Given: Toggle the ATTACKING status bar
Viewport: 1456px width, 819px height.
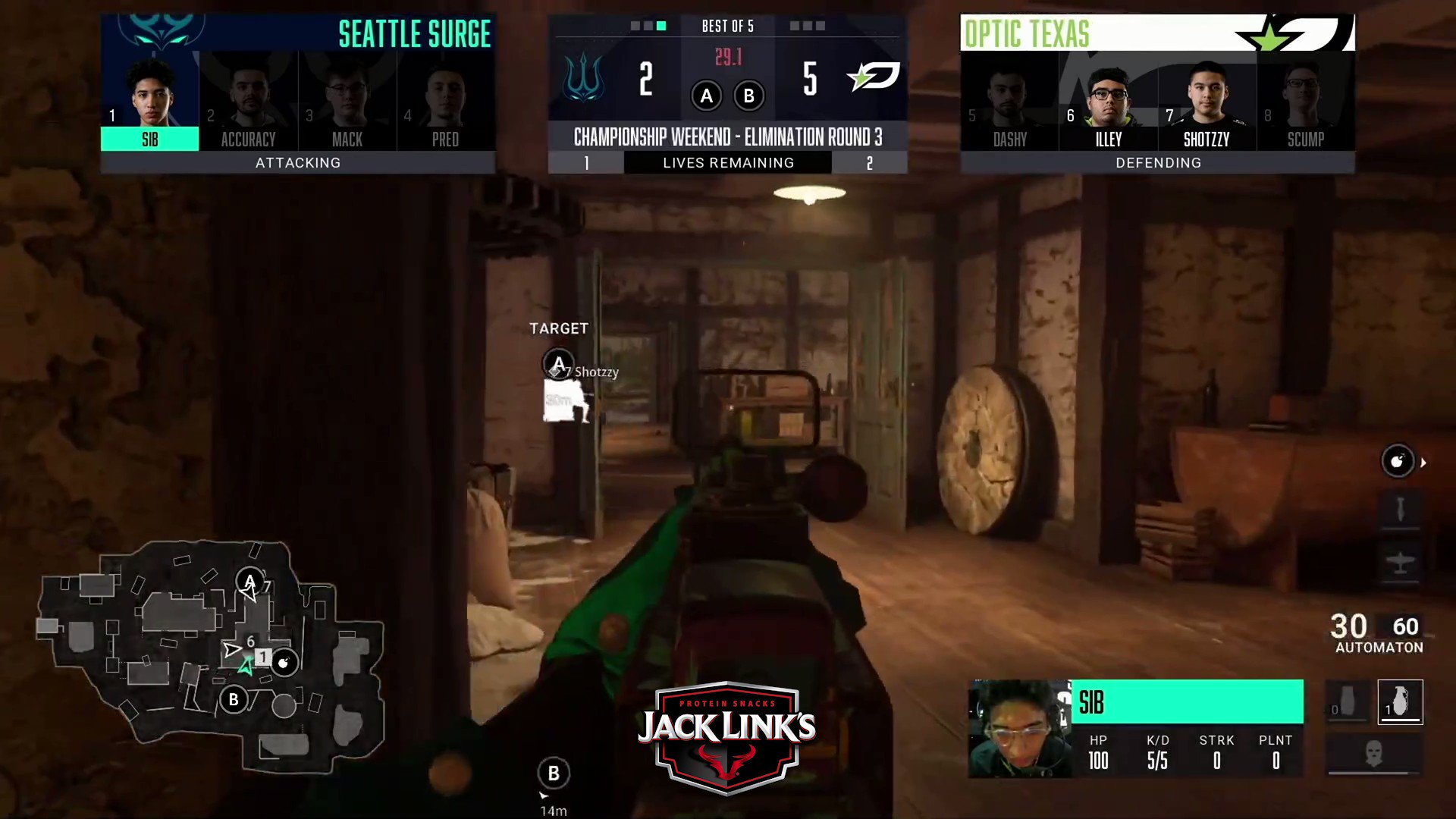Looking at the screenshot, I should coord(298,162).
